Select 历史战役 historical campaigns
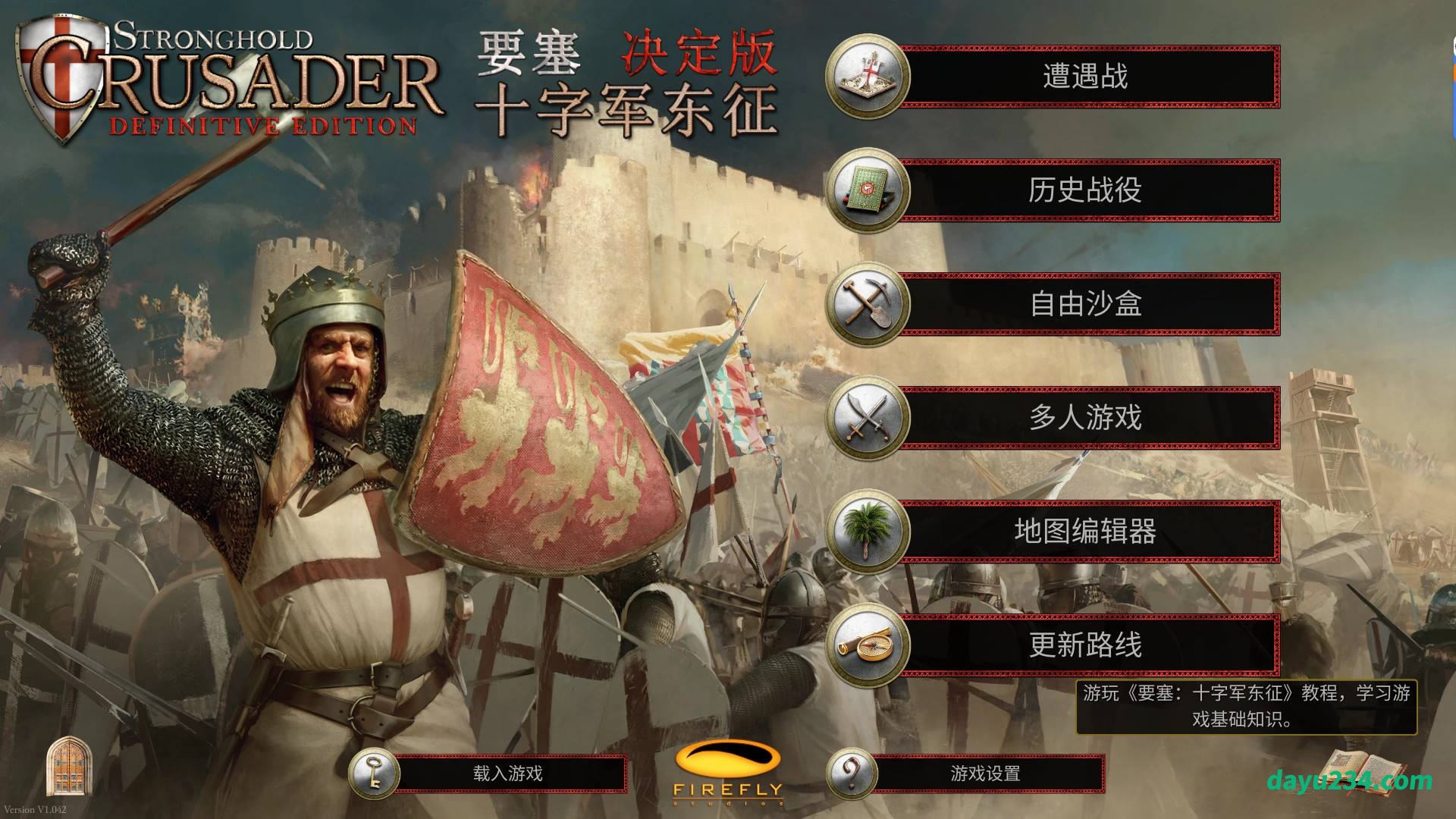This screenshot has width=1456, height=819. (1084, 190)
